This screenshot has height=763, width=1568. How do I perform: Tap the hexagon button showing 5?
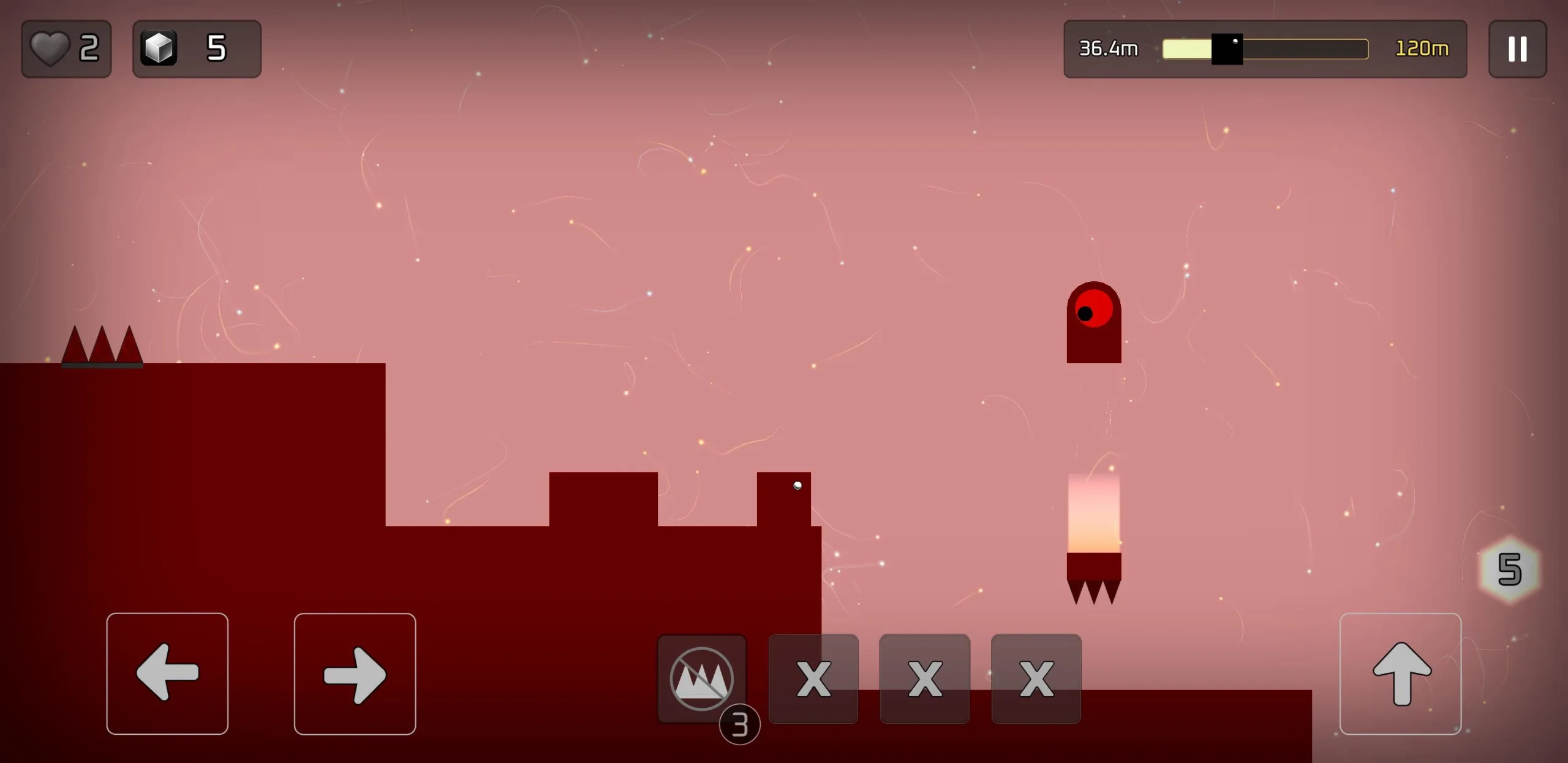tap(1509, 569)
